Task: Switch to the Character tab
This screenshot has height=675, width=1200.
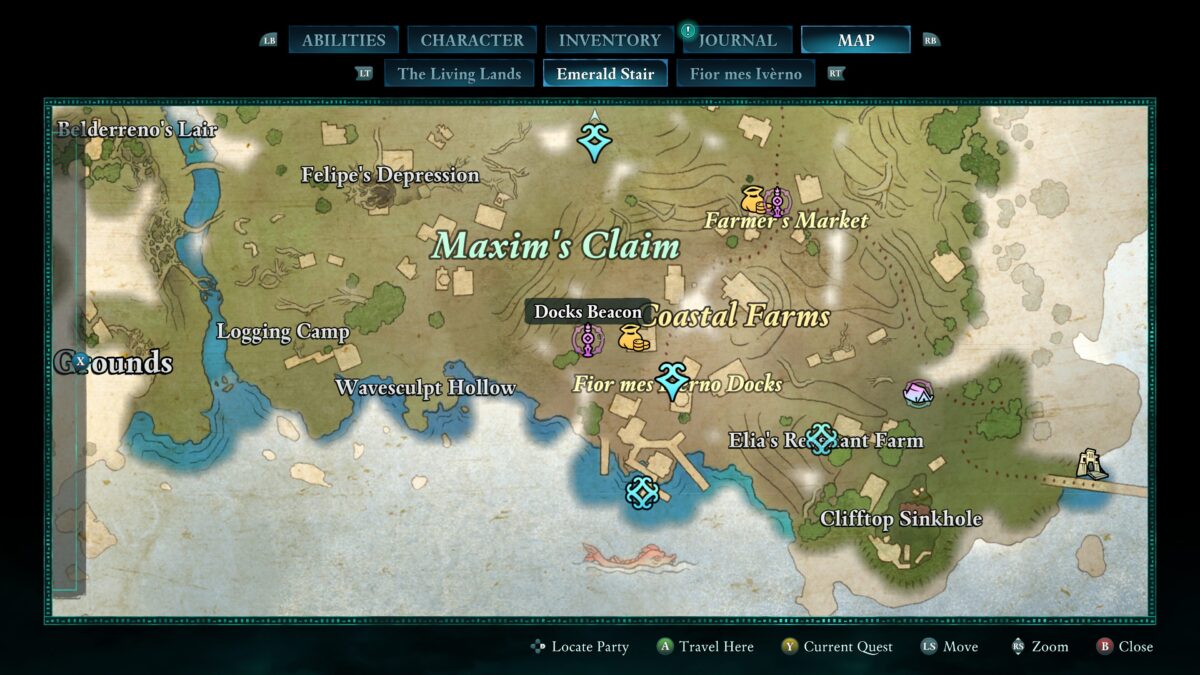Action: click(x=471, y=40)
